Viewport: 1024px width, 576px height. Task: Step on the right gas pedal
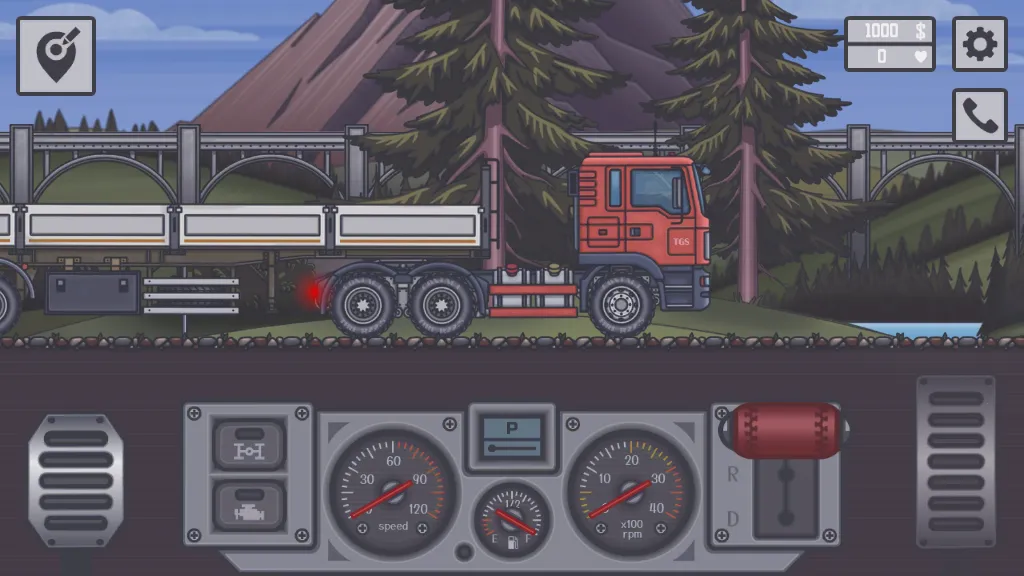tap(956, 462)
